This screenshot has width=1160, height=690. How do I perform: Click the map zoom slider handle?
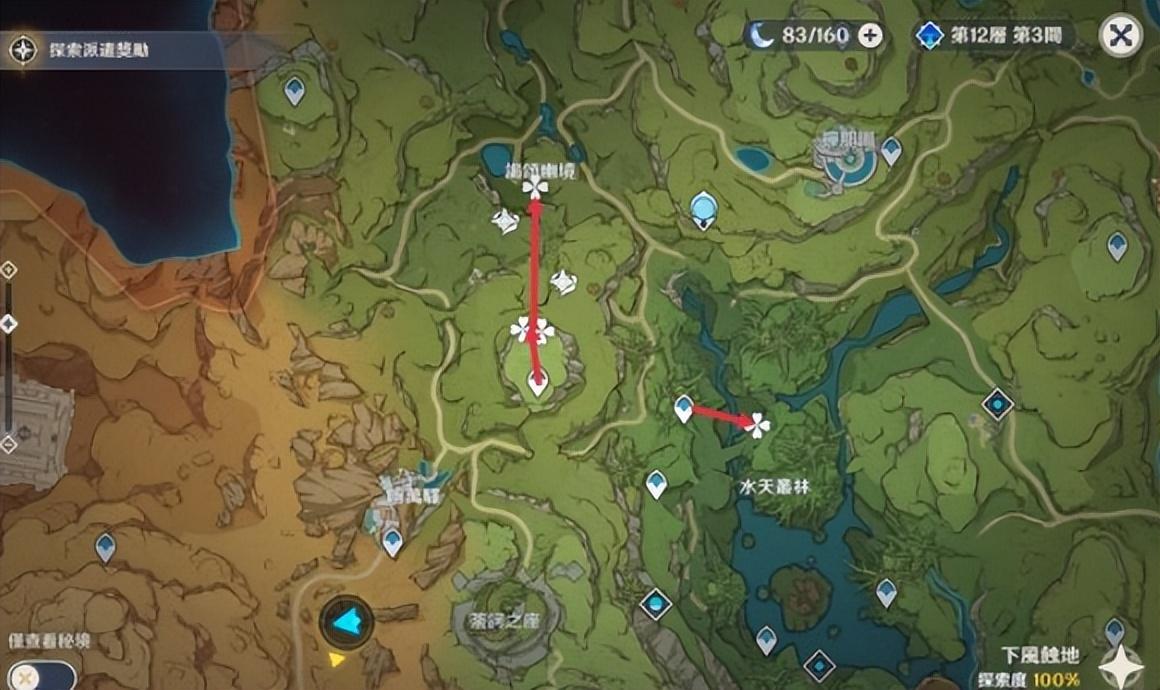(9, 324)
